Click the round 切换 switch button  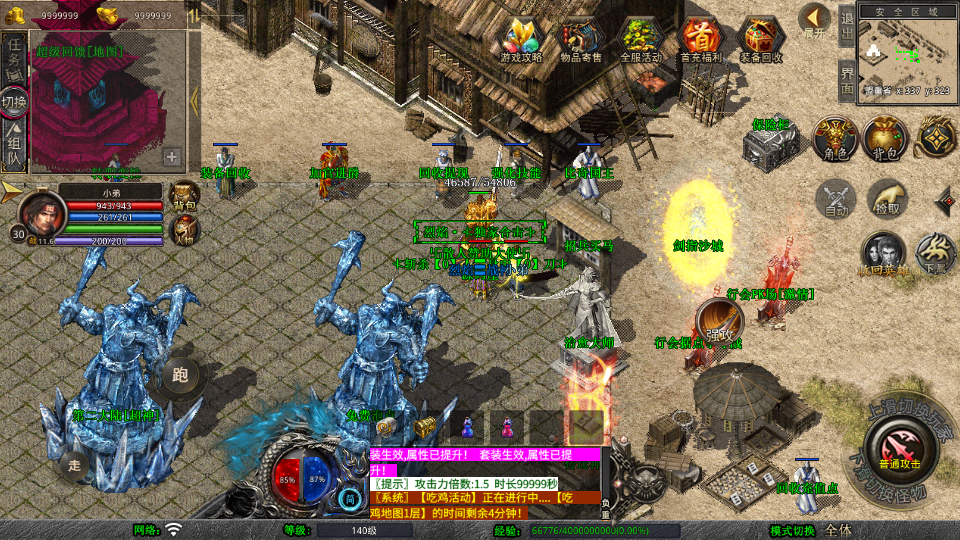(14, 101)
